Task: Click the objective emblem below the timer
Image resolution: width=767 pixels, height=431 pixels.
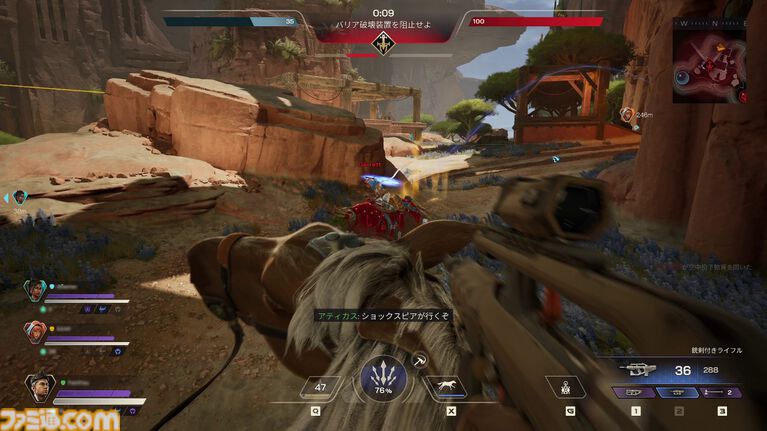Action: tap(383, 42)
